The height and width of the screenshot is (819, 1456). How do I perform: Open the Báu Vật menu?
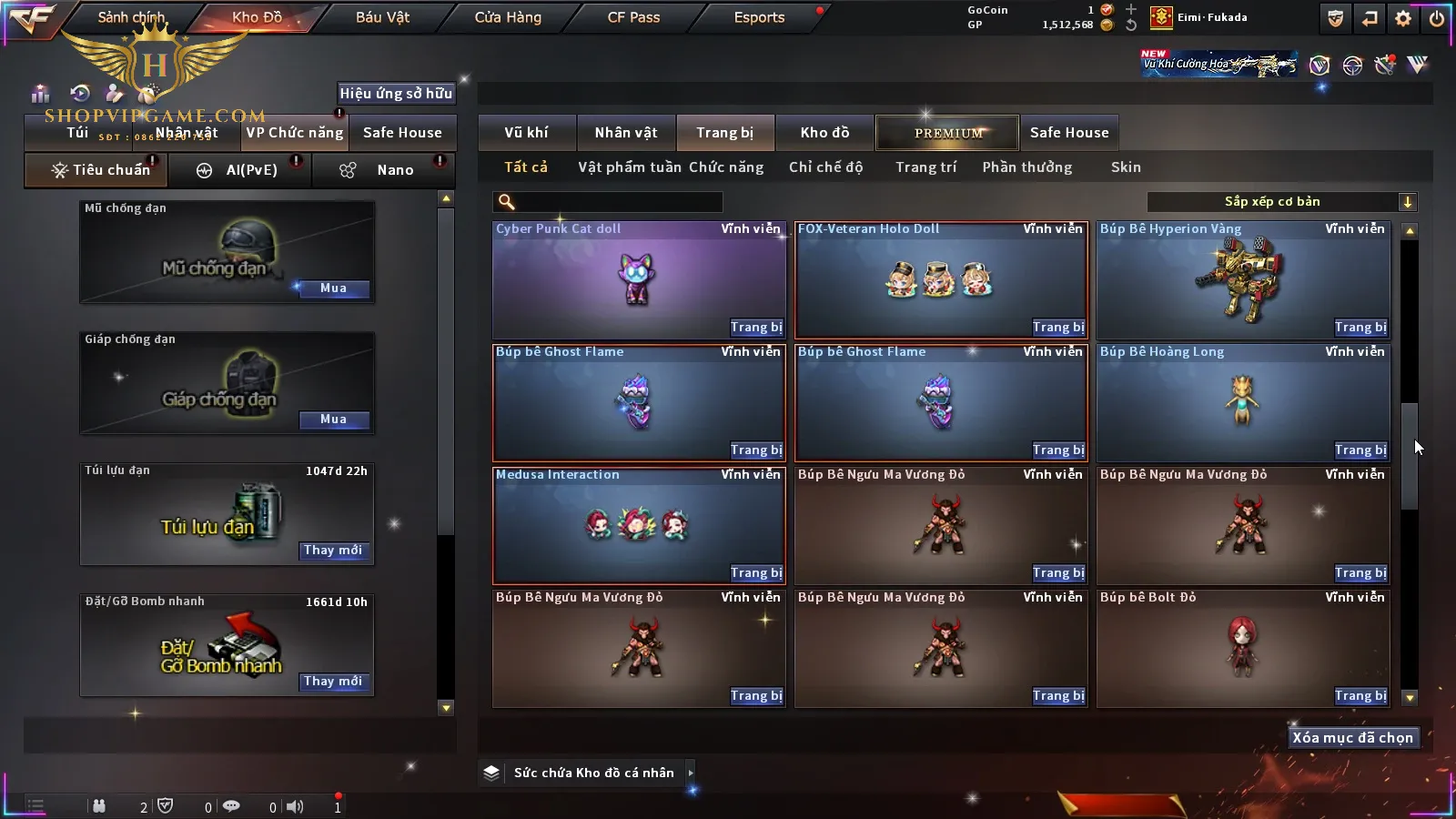tap(382, 17)
